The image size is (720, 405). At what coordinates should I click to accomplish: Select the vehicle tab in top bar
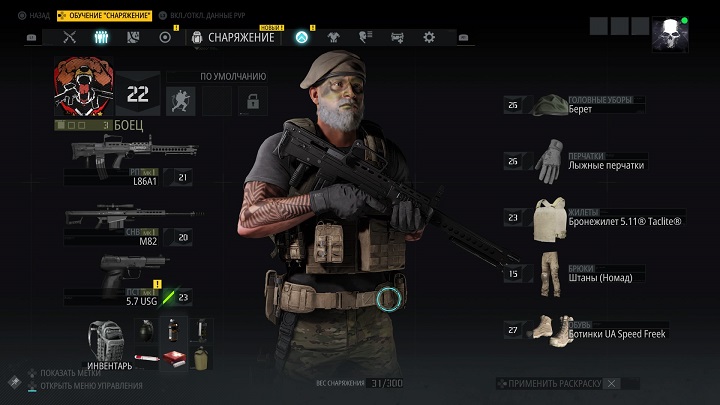point(397,37)
